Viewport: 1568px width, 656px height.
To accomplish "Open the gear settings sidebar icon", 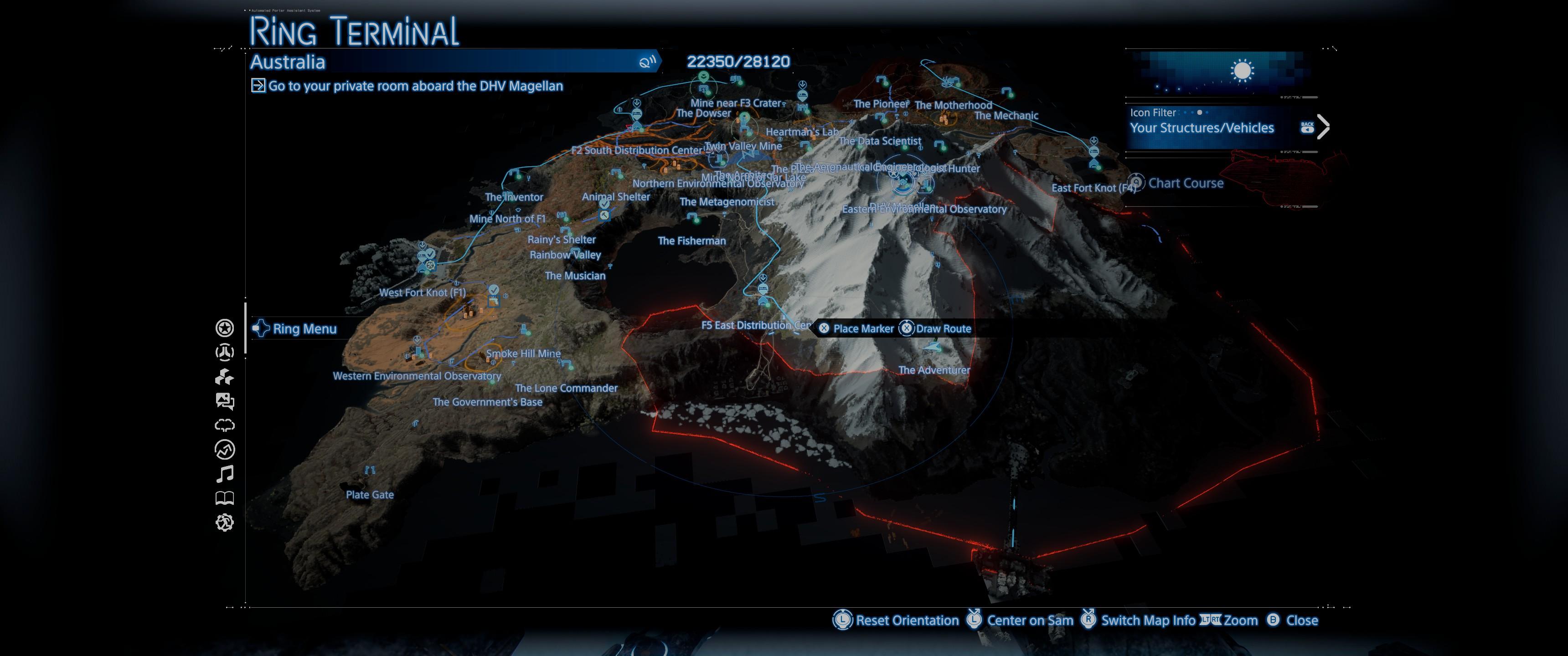I will pyautogui.click(x=225, y=523).
